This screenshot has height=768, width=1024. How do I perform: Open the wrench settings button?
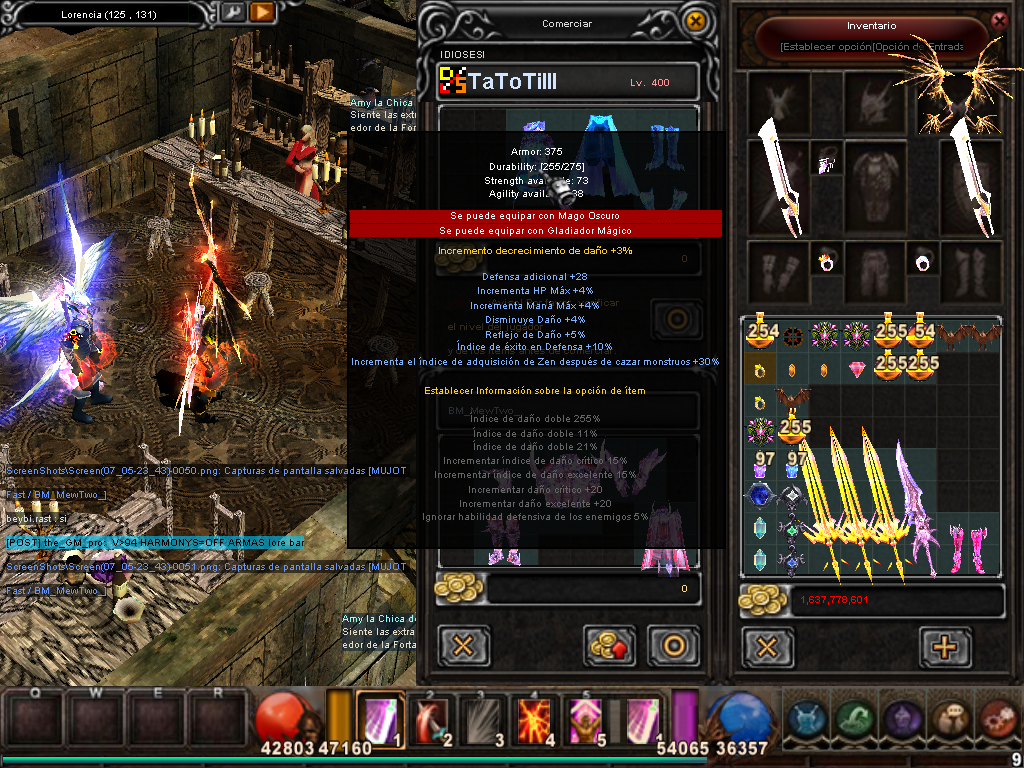click(x=231, y=13)
